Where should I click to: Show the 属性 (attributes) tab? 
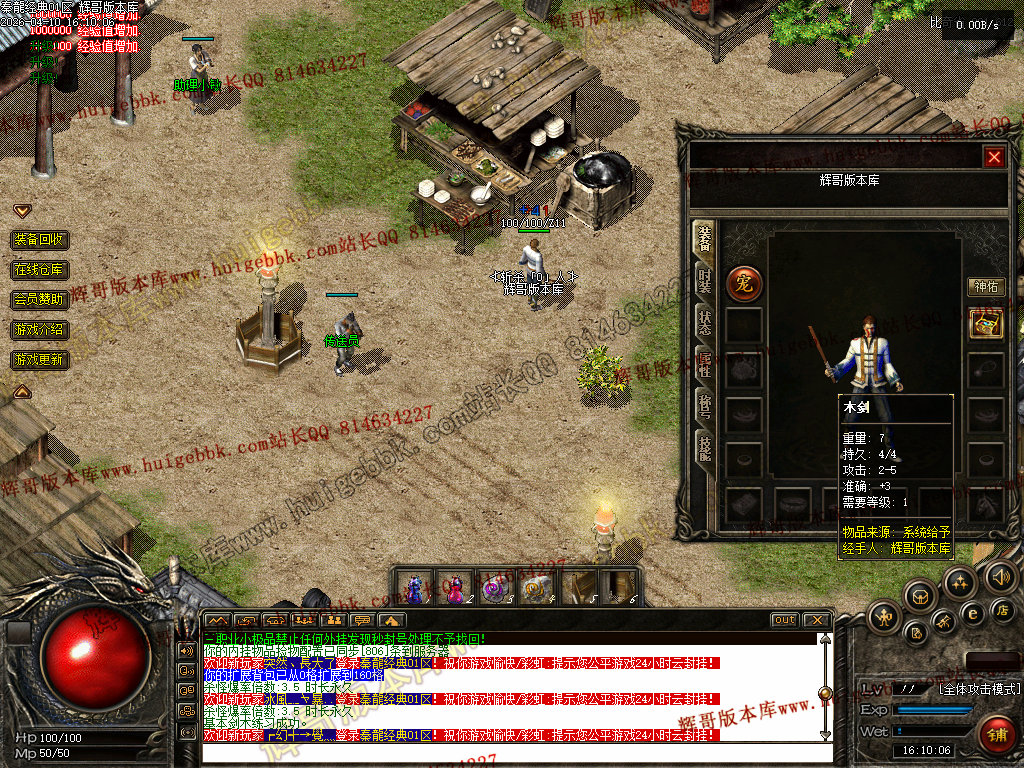pos(705,366)
